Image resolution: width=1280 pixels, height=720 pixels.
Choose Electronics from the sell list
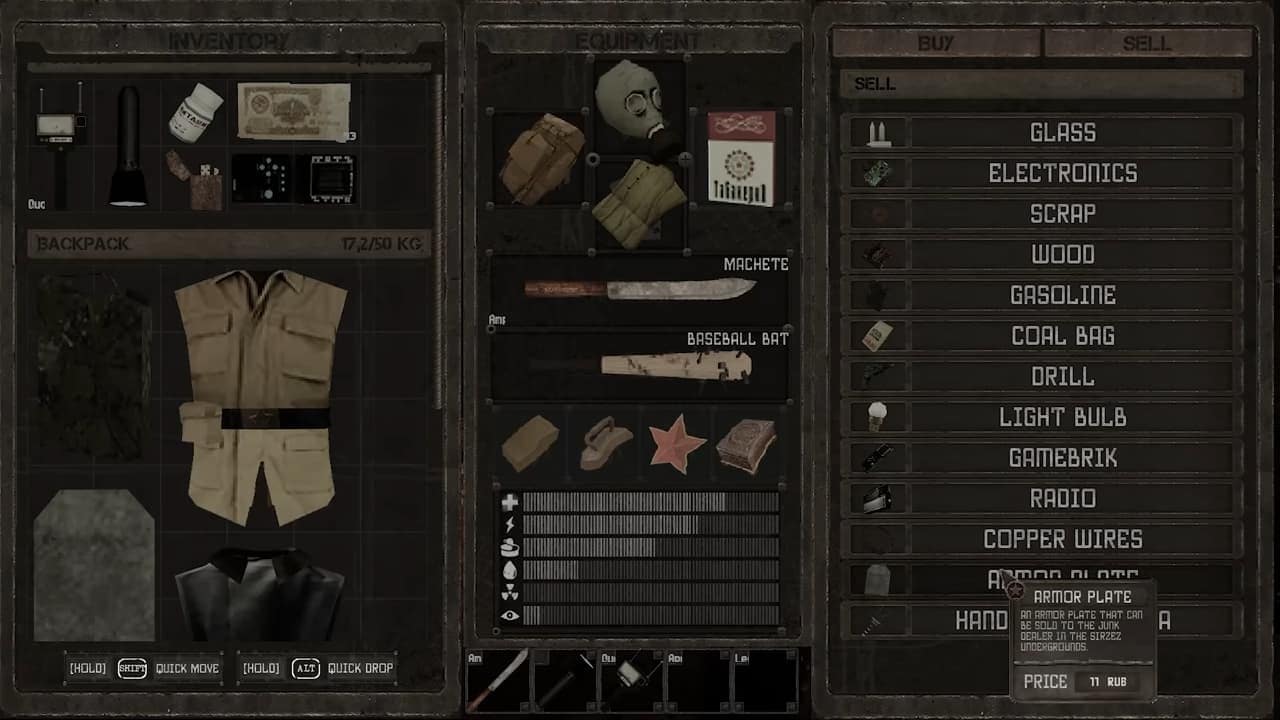[x=1062, y=173]
